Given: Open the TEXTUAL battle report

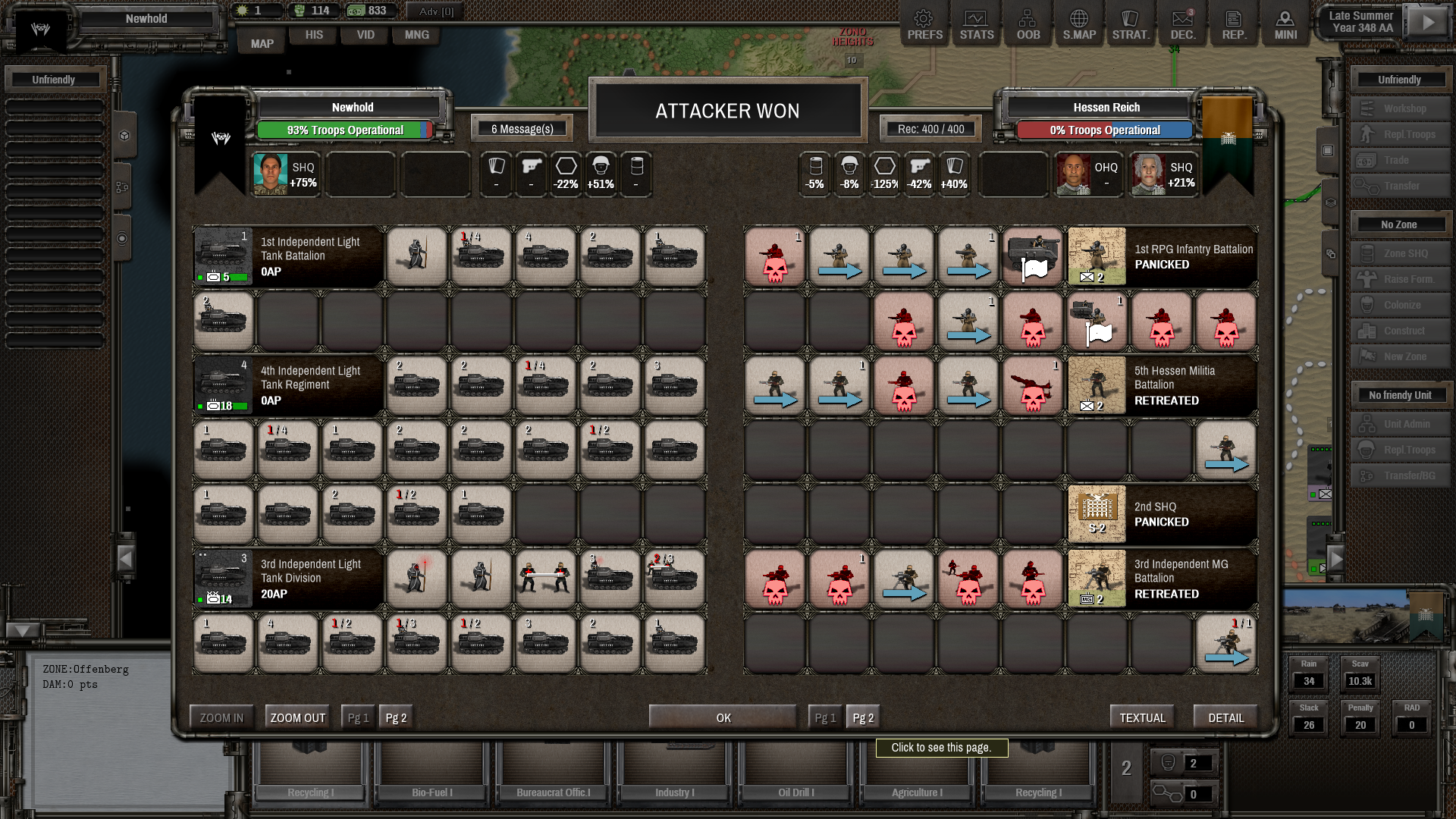Looking at the screenshot, I should [1142, 717].
